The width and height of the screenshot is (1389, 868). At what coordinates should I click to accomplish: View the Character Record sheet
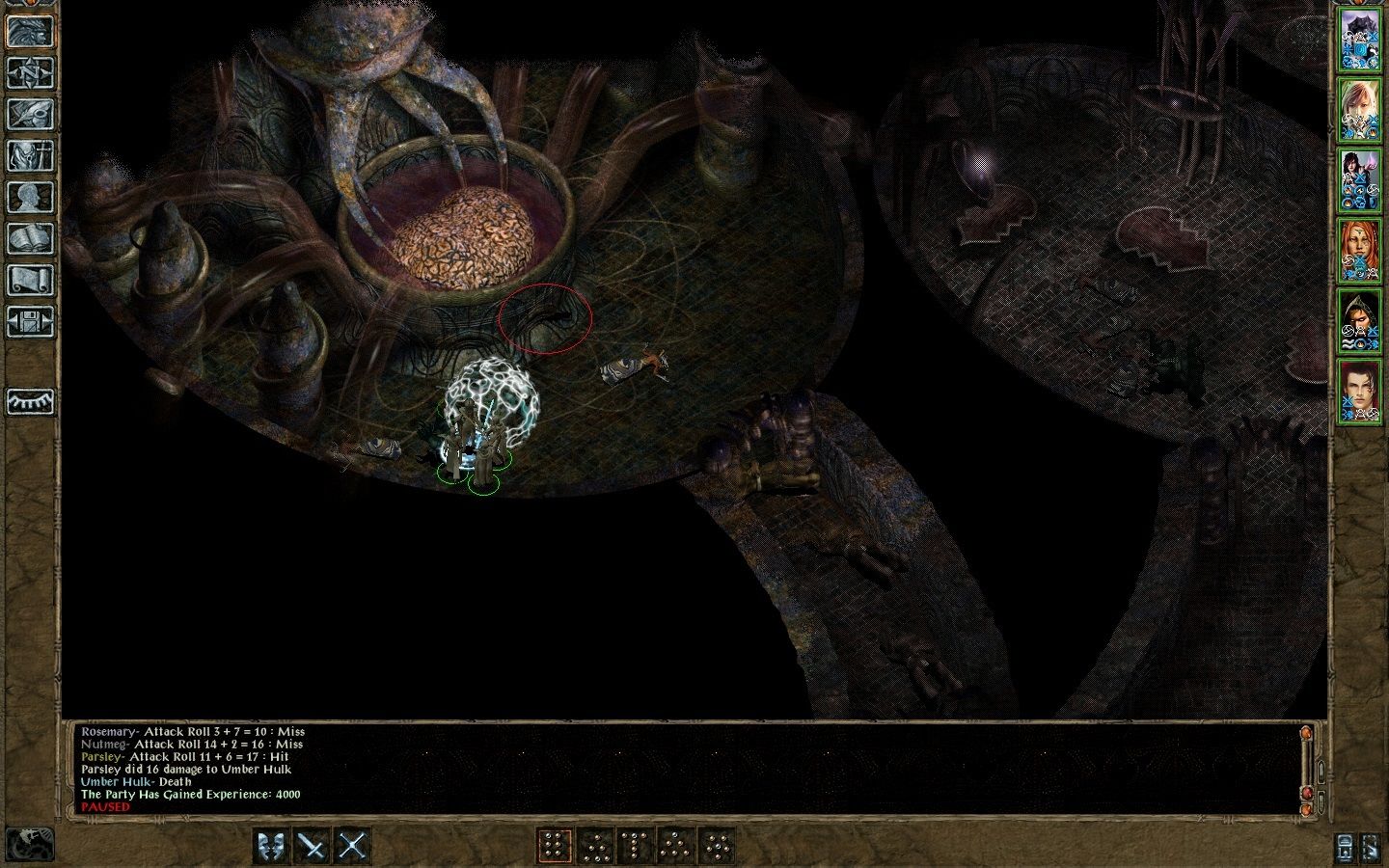(31, 196)
